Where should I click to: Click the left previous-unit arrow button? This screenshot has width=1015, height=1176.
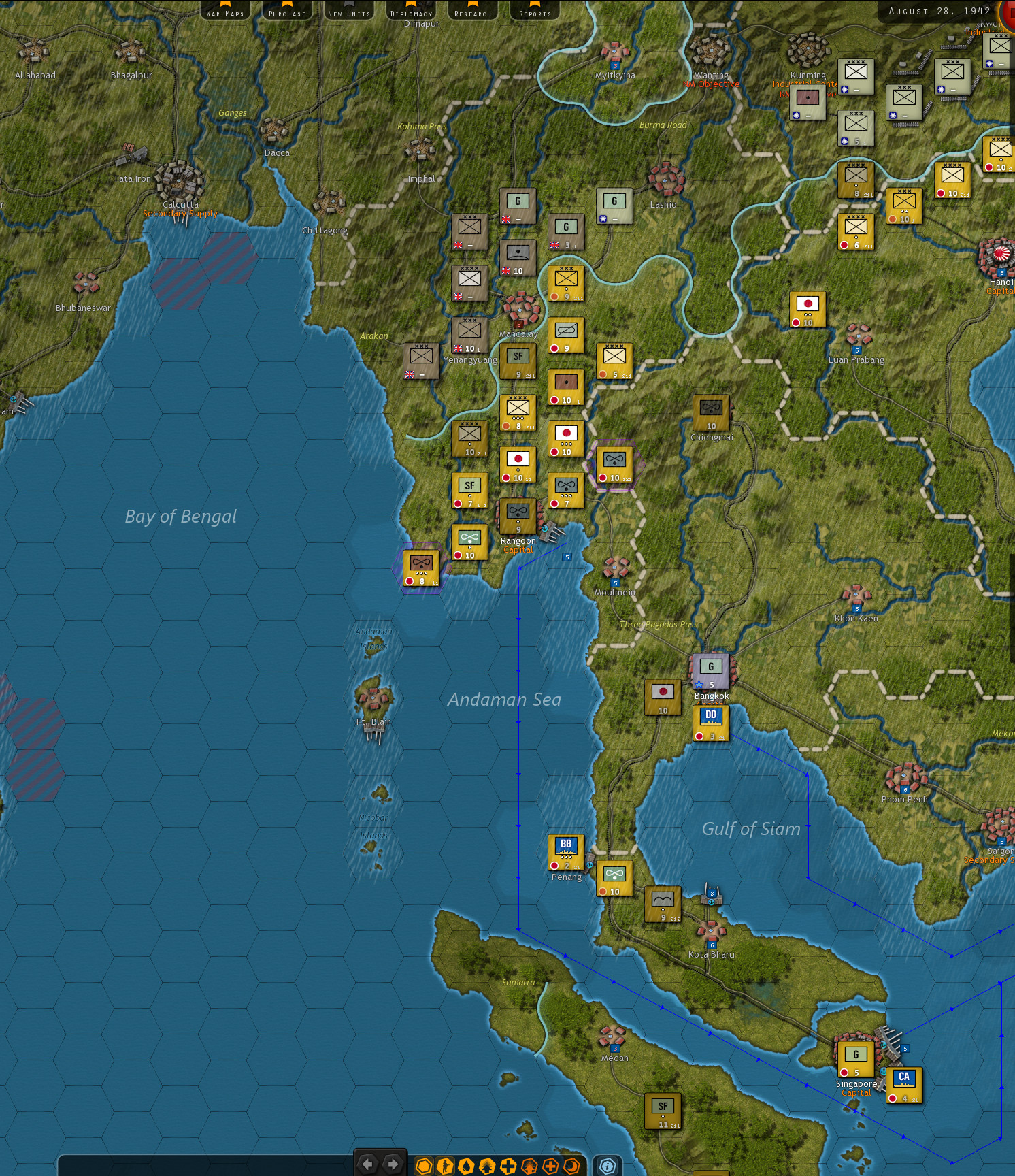click(368, 1165)
